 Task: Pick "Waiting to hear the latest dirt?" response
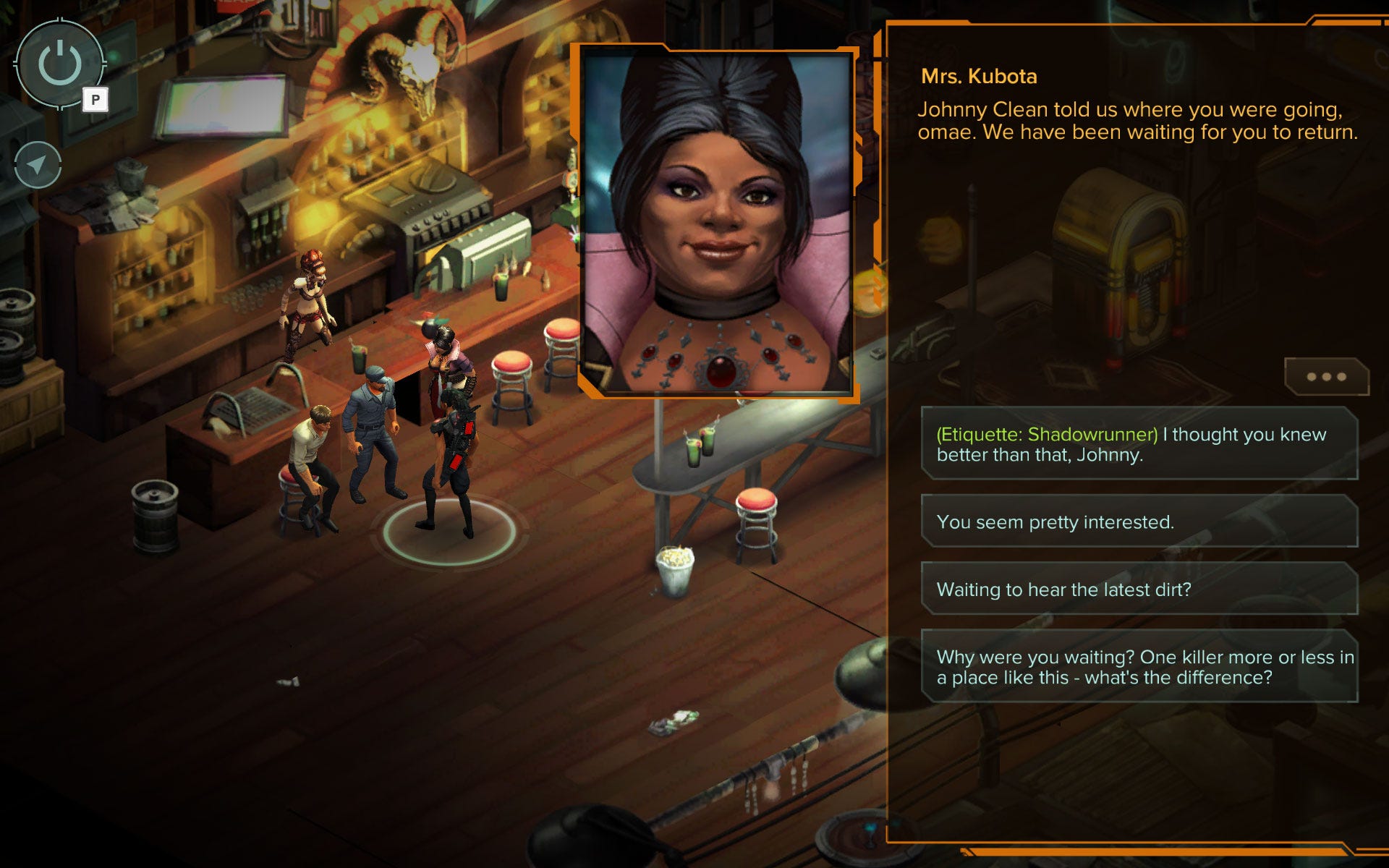[1139, 589]
